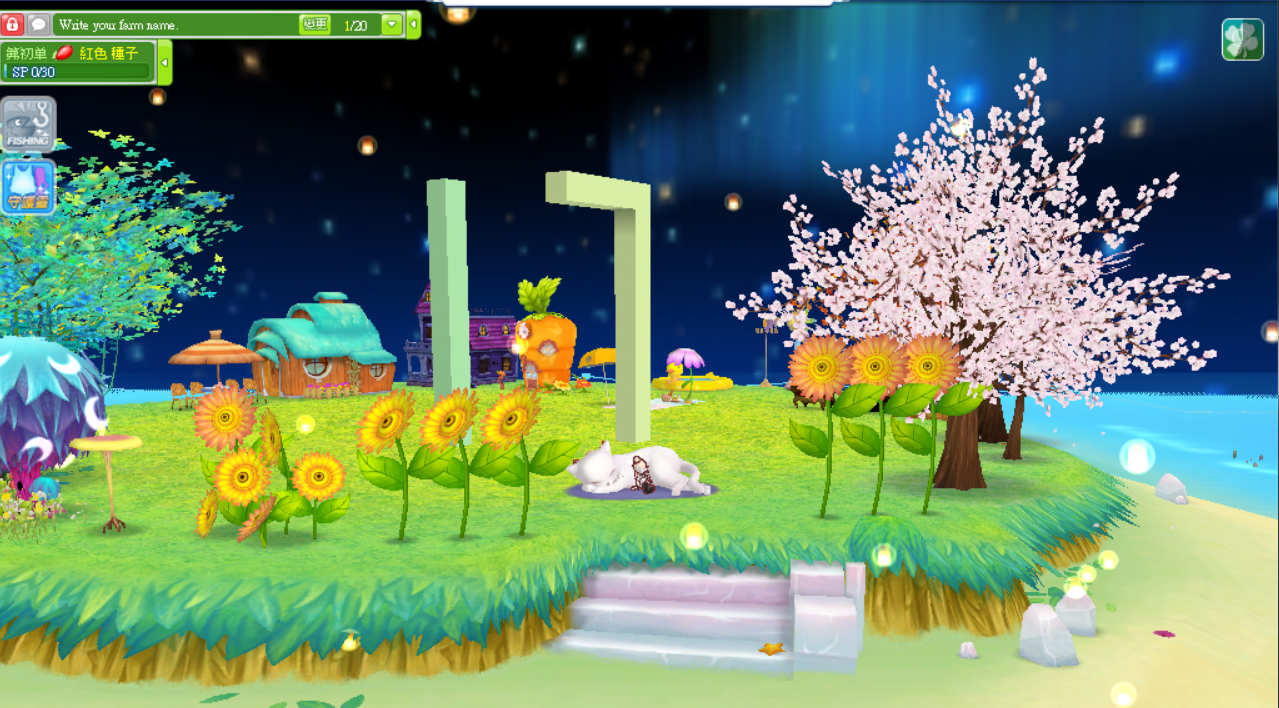Click the 變更 change button

click(314, 24)
